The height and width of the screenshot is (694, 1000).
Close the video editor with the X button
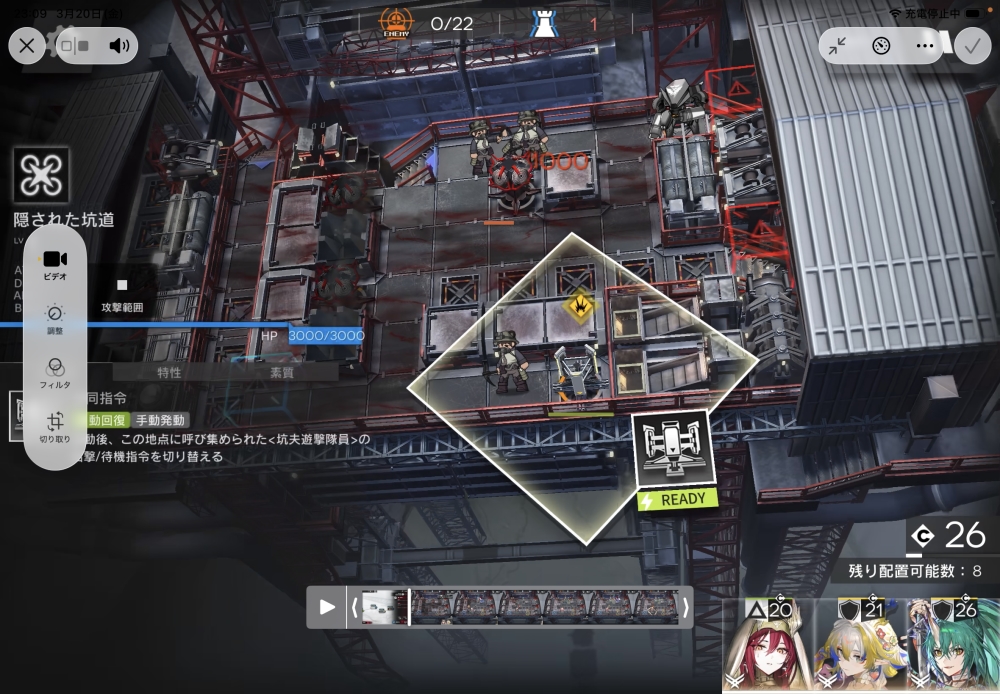[26, 45]
